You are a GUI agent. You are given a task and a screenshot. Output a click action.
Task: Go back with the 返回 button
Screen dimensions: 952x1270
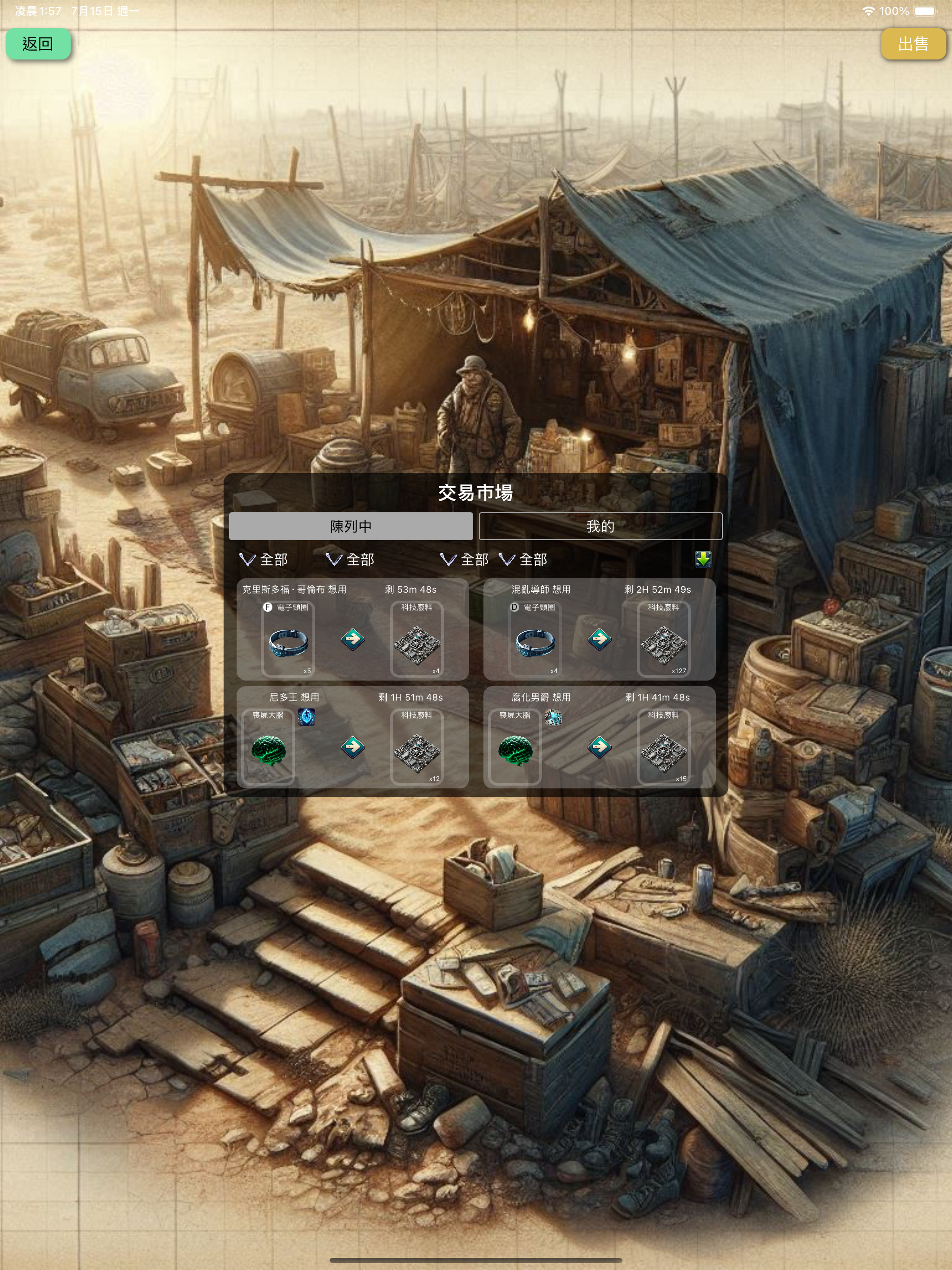[x=38, y=44]
